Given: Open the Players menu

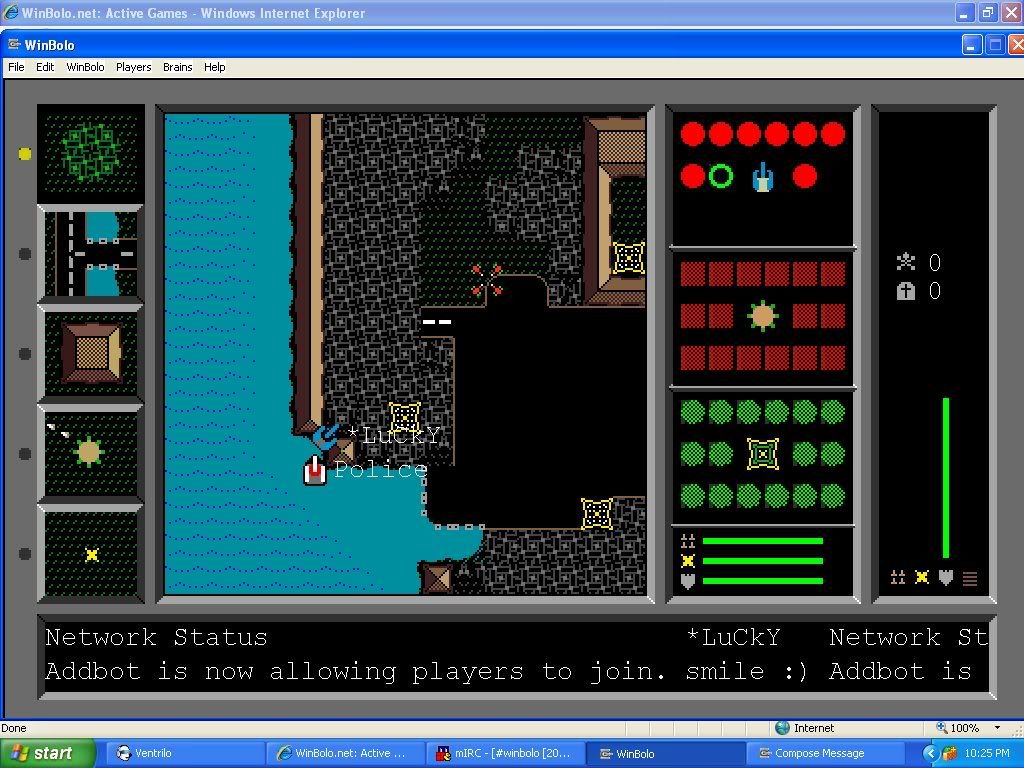Looking at the screenshot, I should coord(133,67).
